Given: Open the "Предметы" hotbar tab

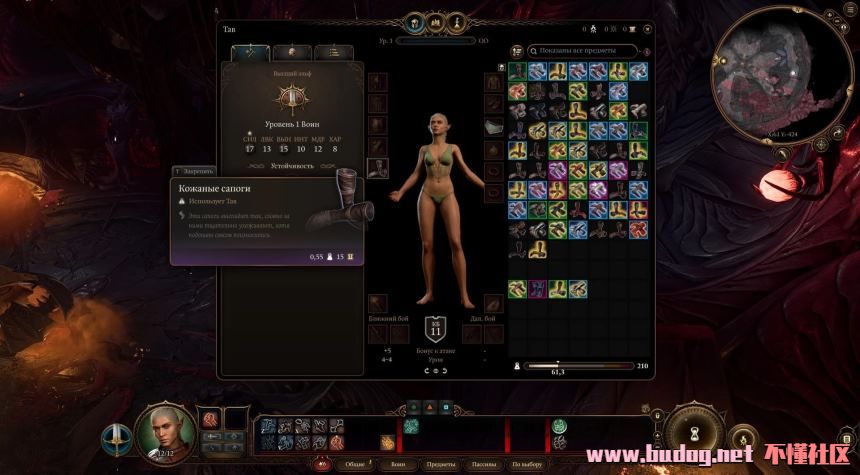Looking at the screenshot, I should (x=441, y=465).
